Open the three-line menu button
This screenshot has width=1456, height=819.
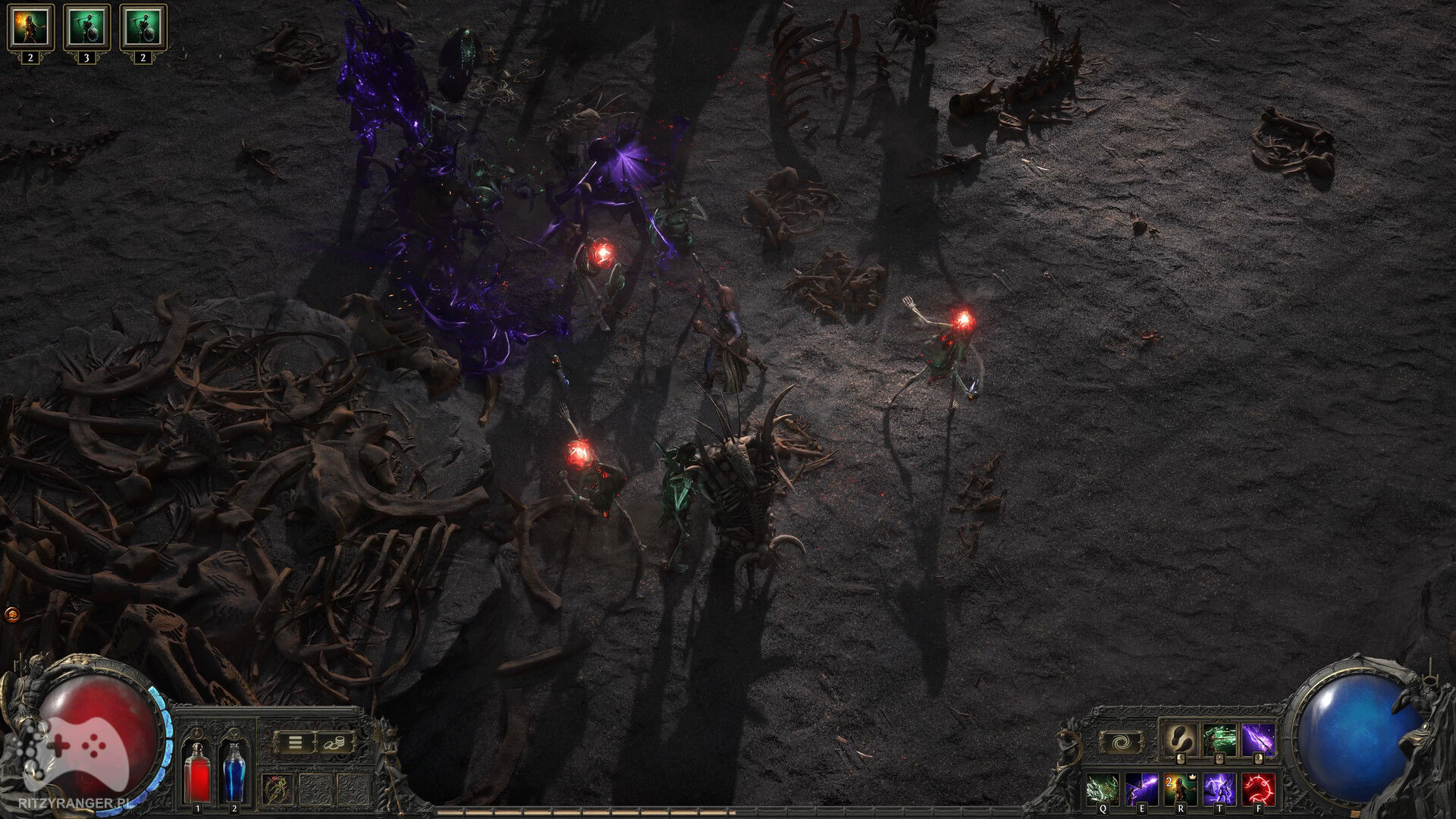(x=295, y=743)
